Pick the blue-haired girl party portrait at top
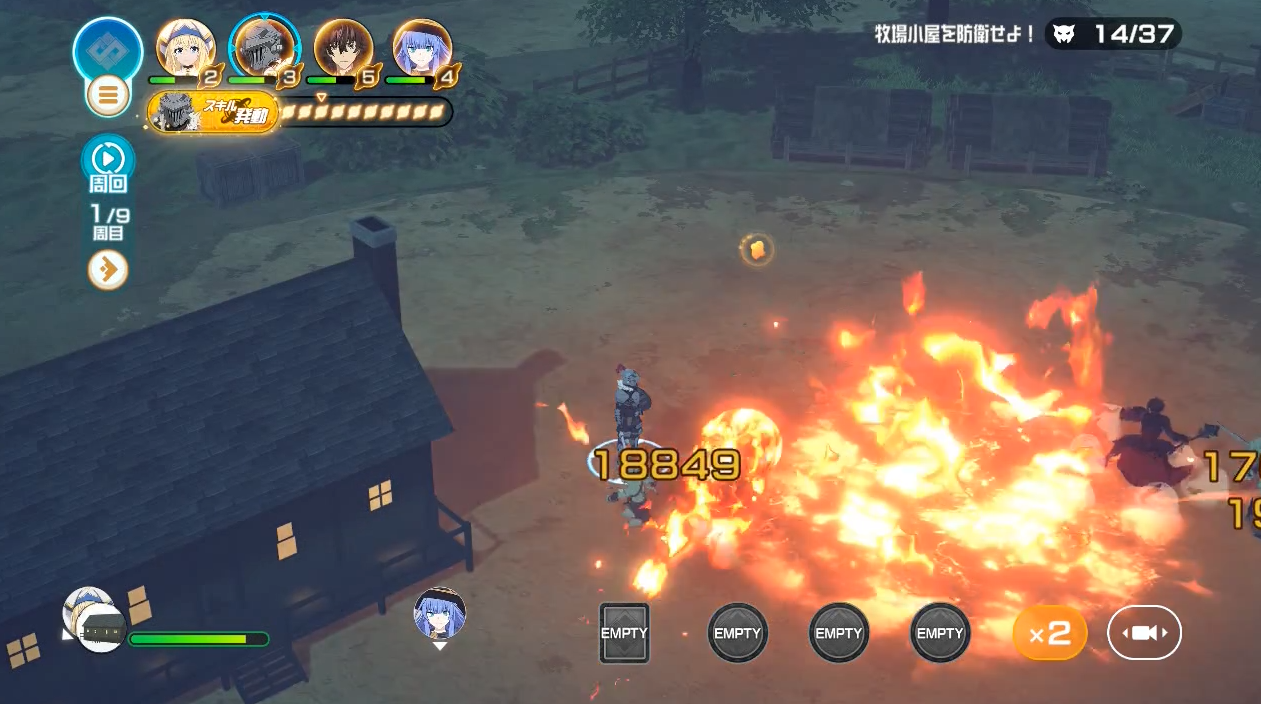 [422, 48]
